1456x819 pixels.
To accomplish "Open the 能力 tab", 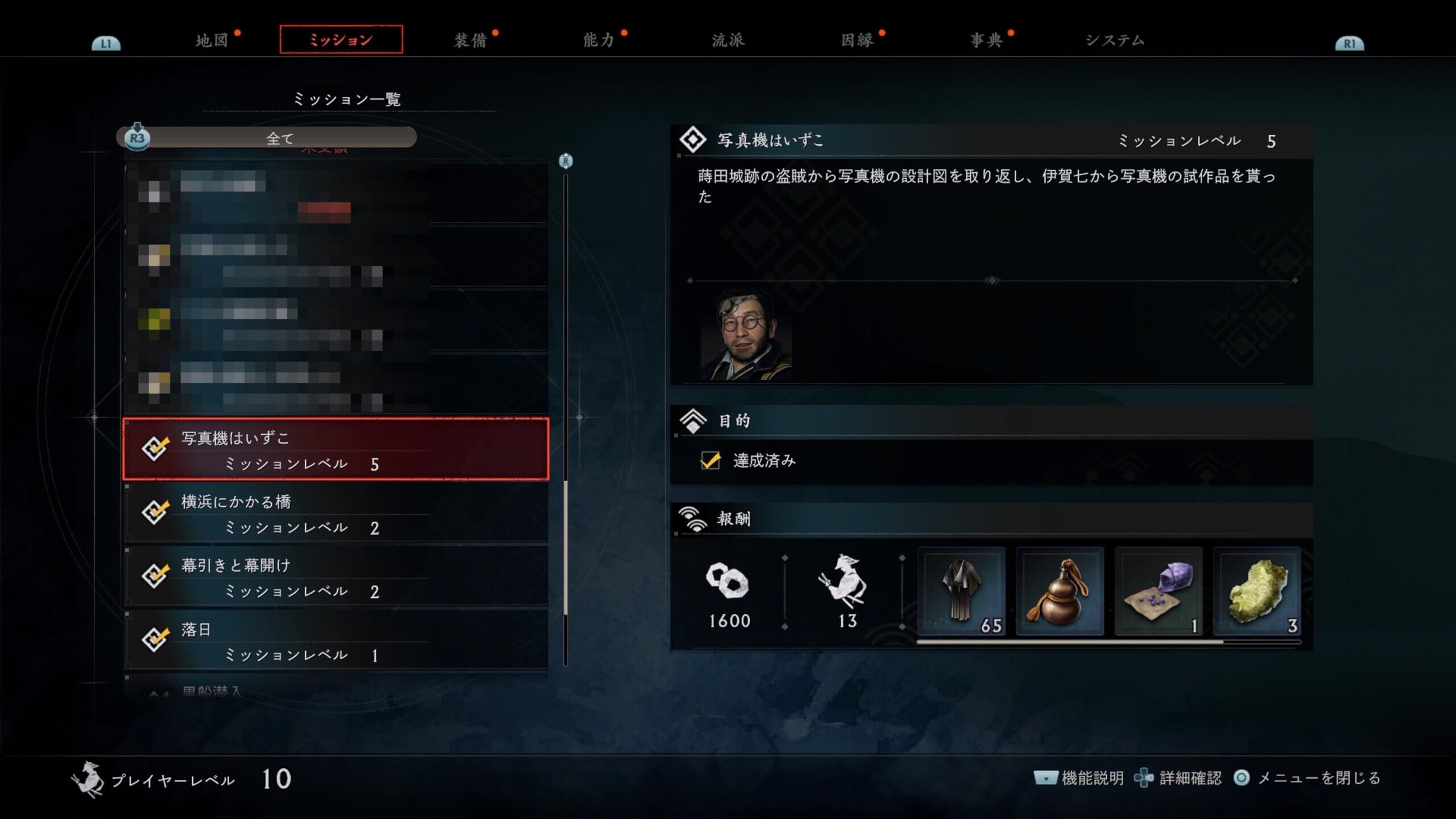I will [599, 40].
